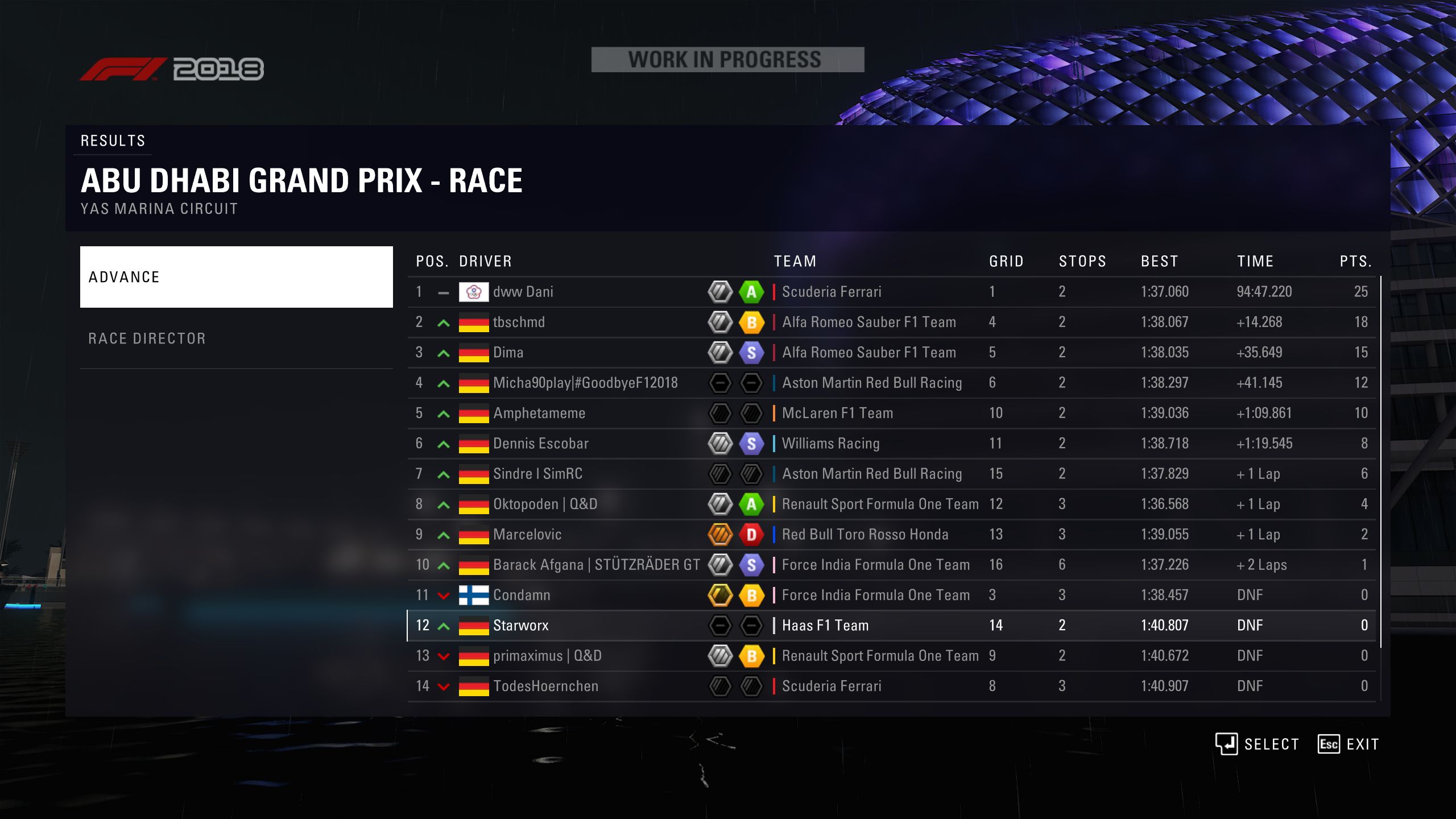Select Dennis Escobar's row

click(891, 444)
